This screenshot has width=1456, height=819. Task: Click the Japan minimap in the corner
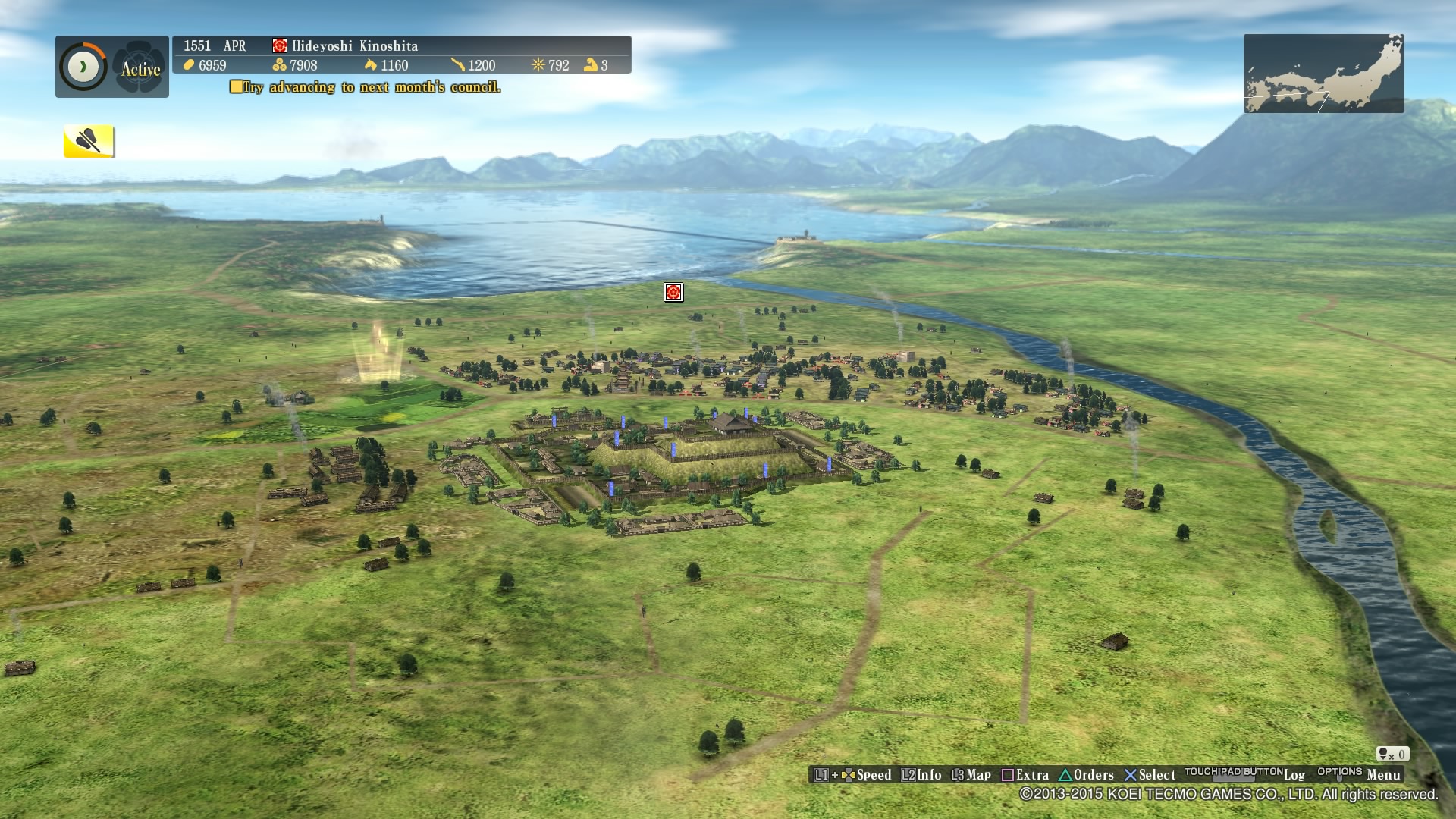(x=1323, y=73)
